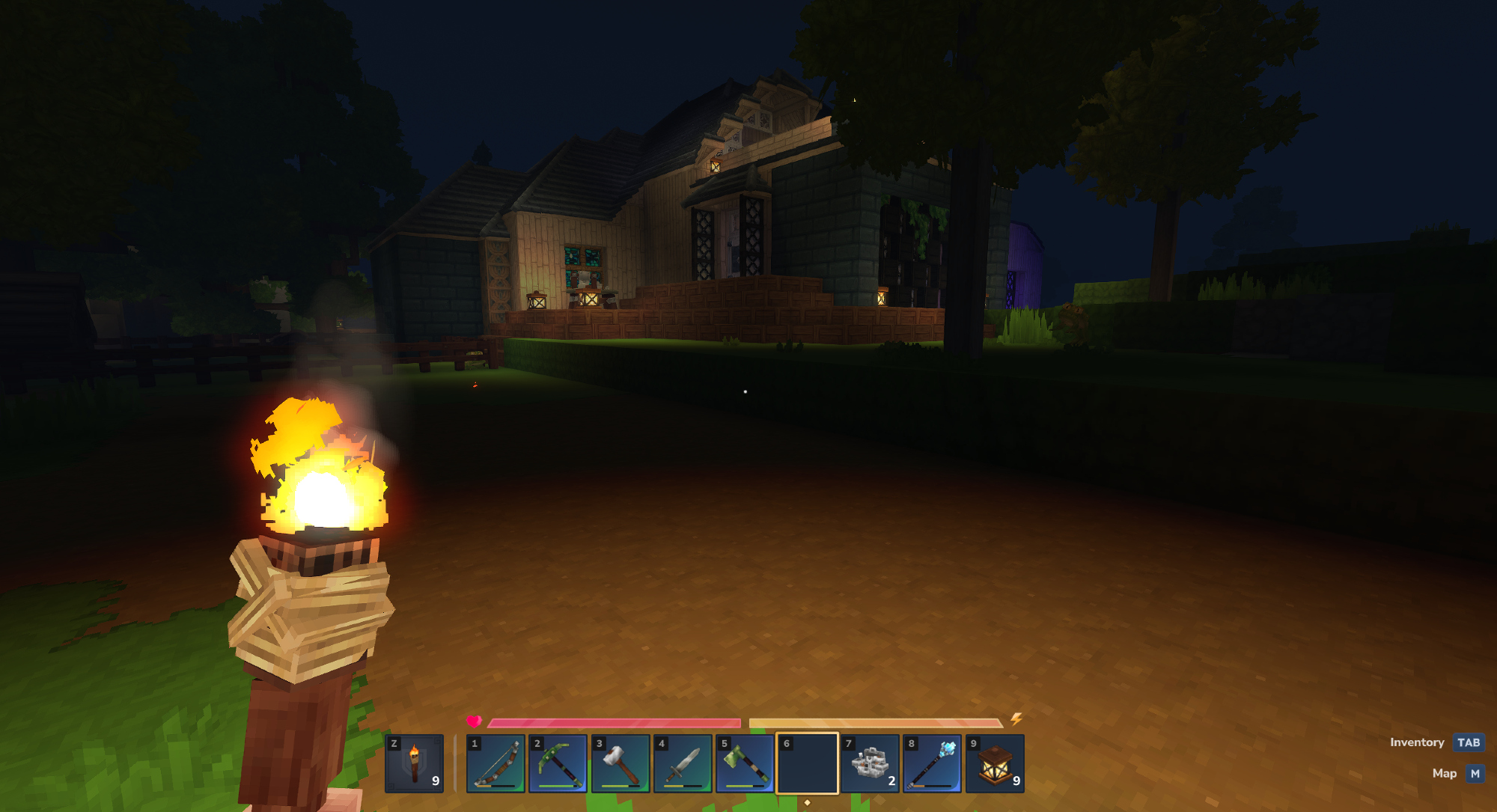Equip the bow from the hotbar
The image size is (1497, 812).
click(496, 763)
